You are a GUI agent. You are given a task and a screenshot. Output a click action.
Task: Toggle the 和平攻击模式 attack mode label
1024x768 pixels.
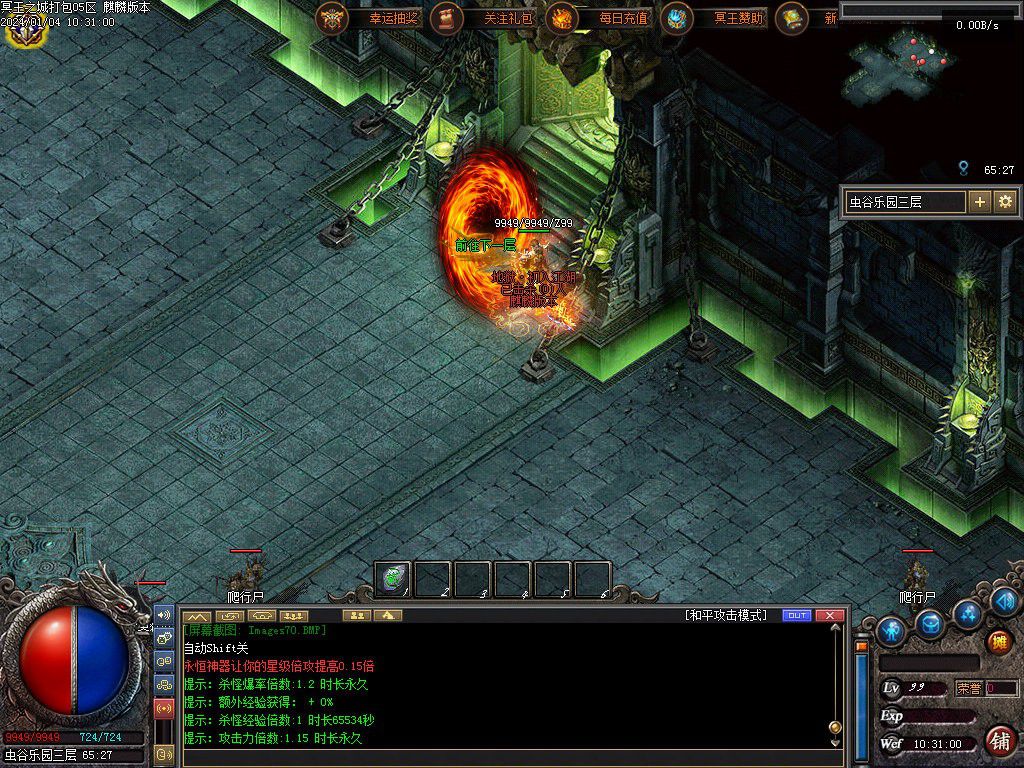click(726, 615)
